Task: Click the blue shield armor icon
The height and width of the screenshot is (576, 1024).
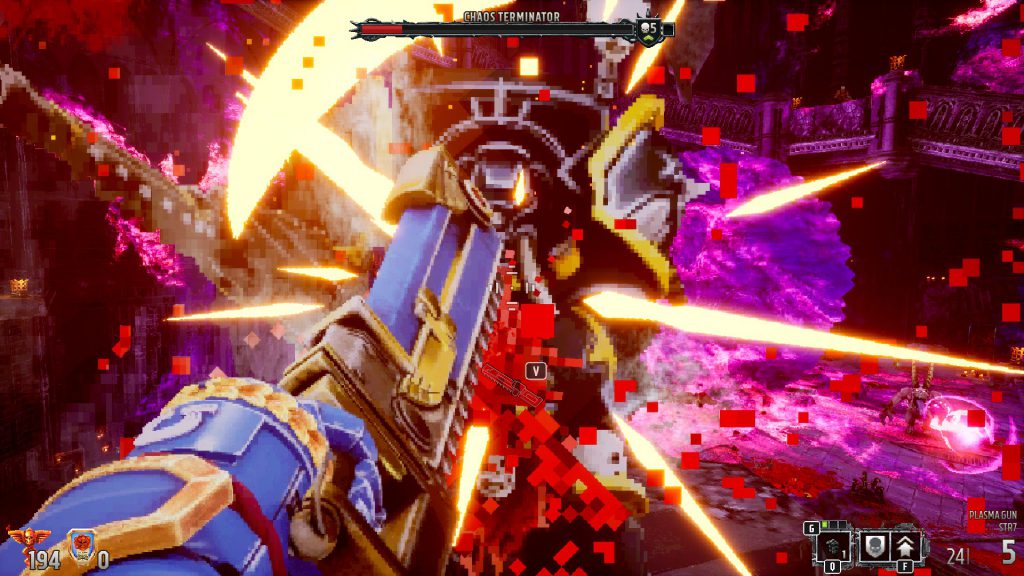Action: pos(83,545)
